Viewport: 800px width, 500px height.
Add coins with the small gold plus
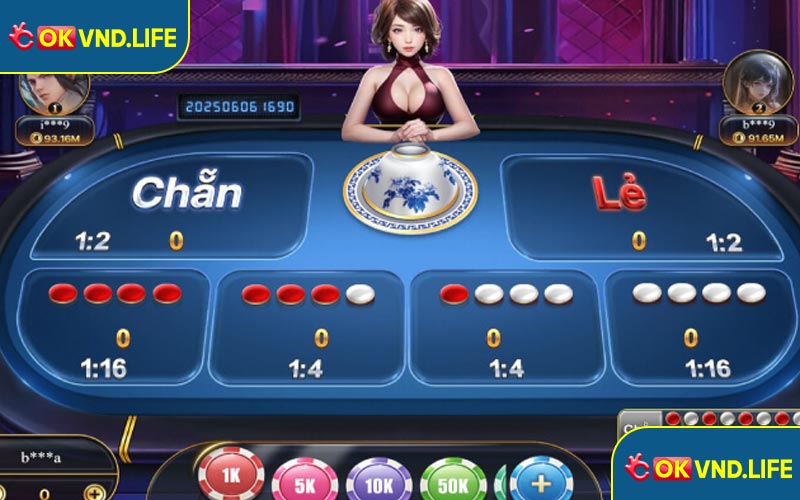tap(94, 493)
